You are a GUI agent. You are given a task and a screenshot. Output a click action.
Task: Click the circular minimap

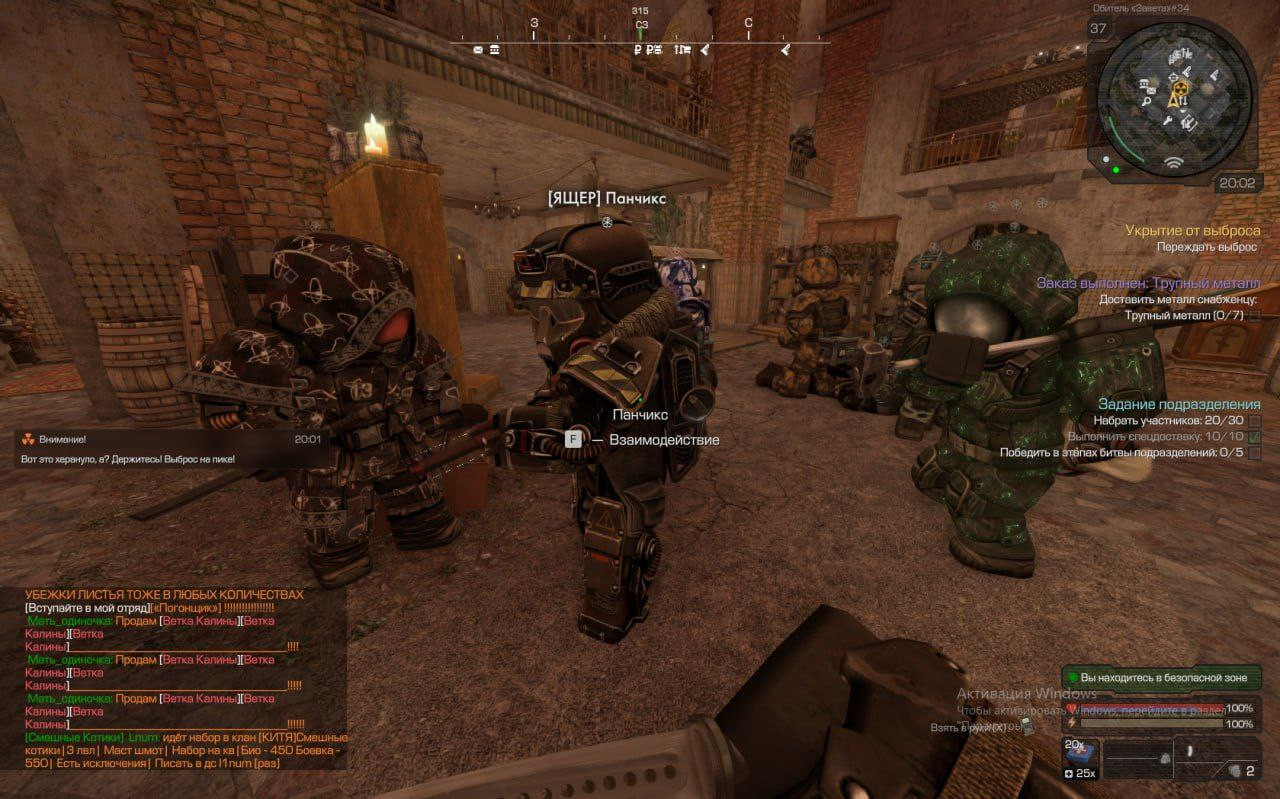click(x=1174, y=98)
